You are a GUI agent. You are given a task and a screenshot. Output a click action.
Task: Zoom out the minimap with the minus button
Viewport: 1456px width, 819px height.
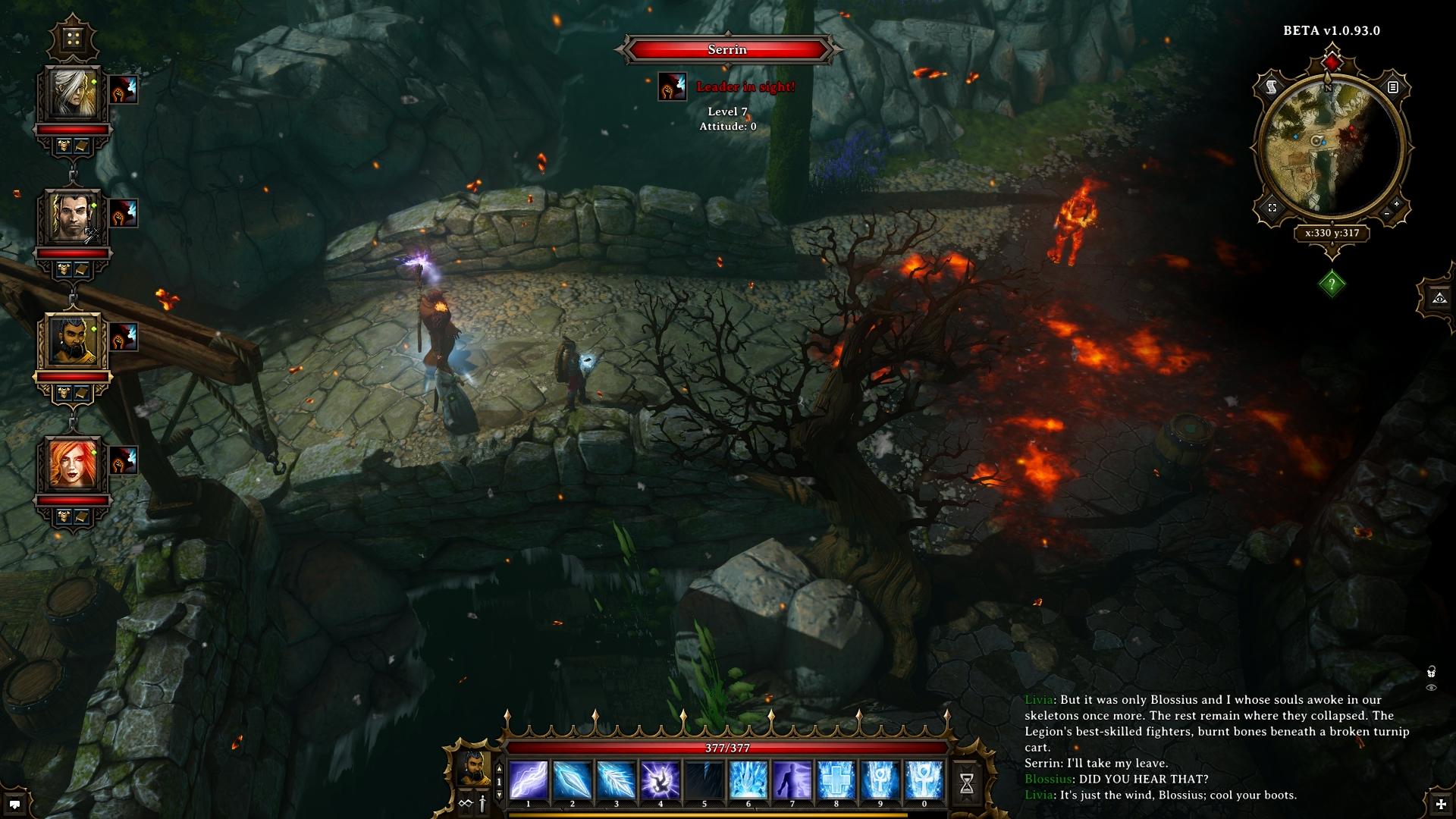(x=1387, y=215)
